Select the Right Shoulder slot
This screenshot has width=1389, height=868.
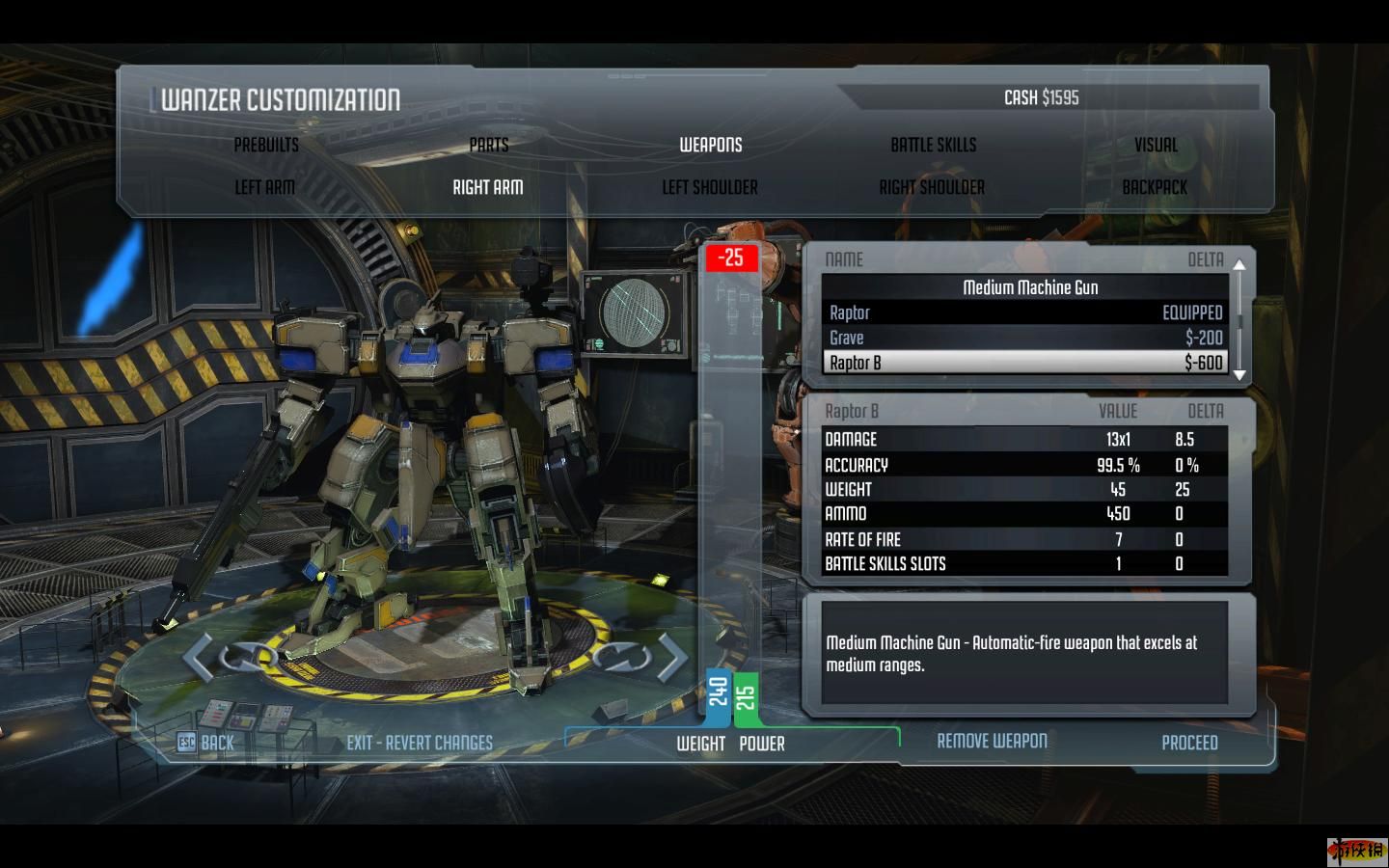pyautogui.click(x=932, y=187)
